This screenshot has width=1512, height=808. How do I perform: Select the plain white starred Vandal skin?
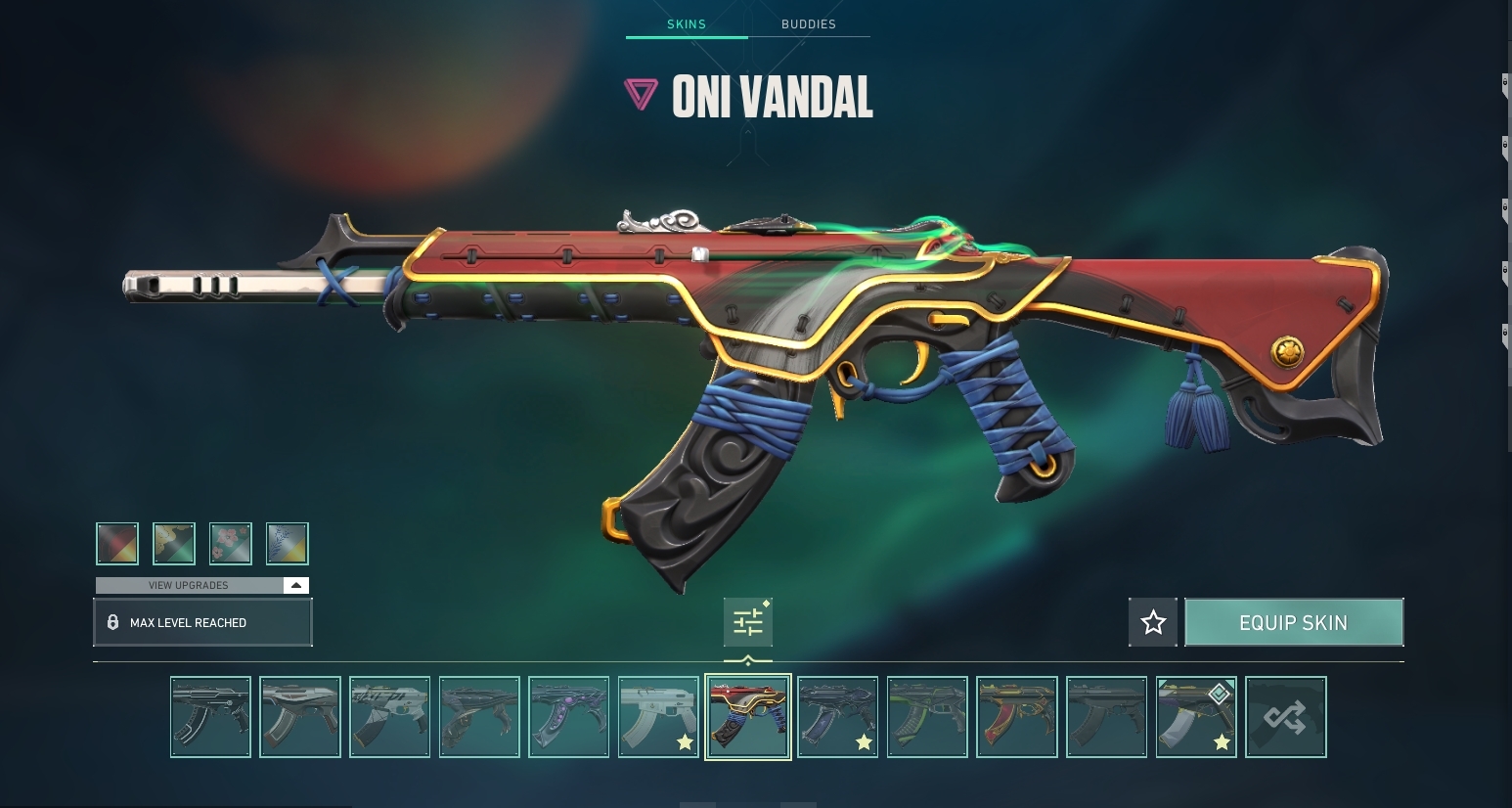(x=658, y=717)
